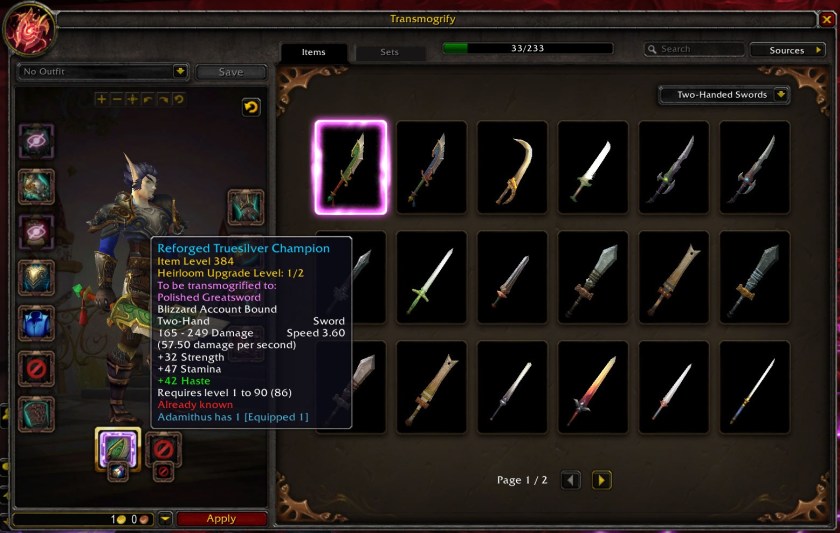Go to the next appearance page
This screenshot has width=840, height=533.
pos(602,480)
